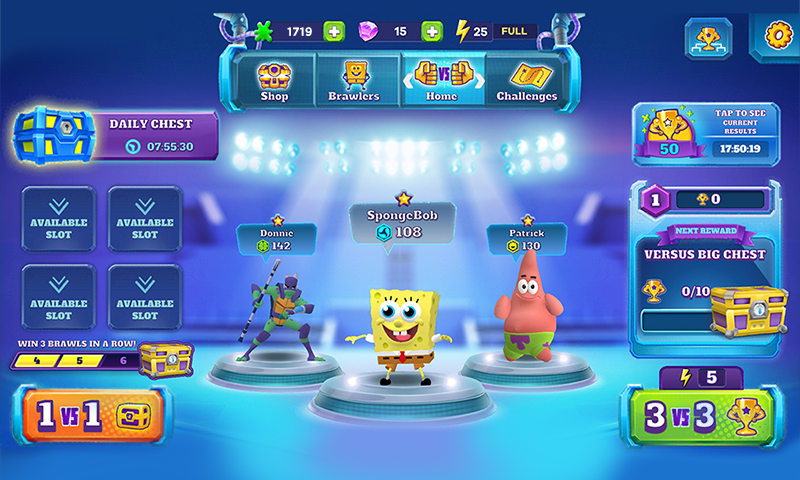Select SpongeBob's name card
The width and height of the screenshot is (800, 480).
(402, 222)
